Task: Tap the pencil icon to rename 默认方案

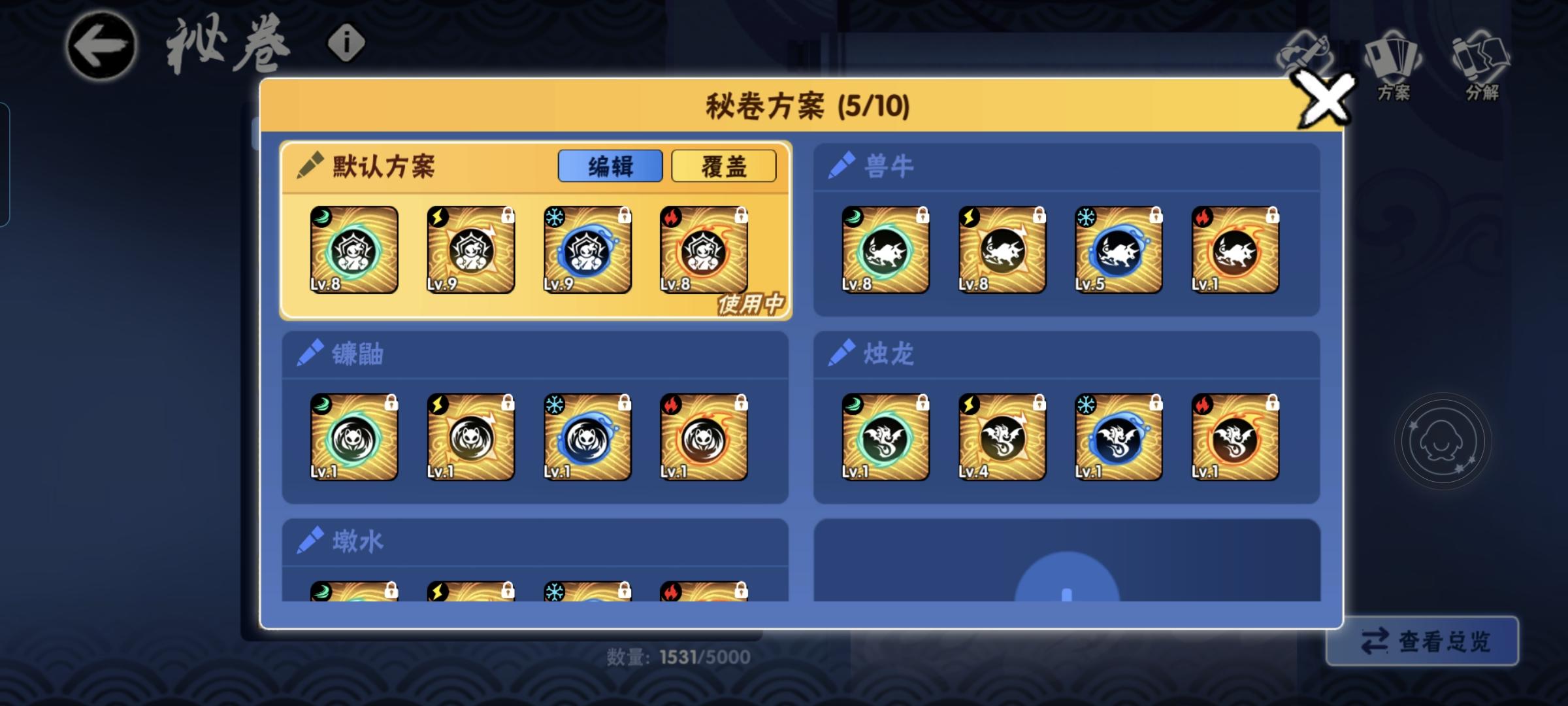Action: (x=312, y=165)
